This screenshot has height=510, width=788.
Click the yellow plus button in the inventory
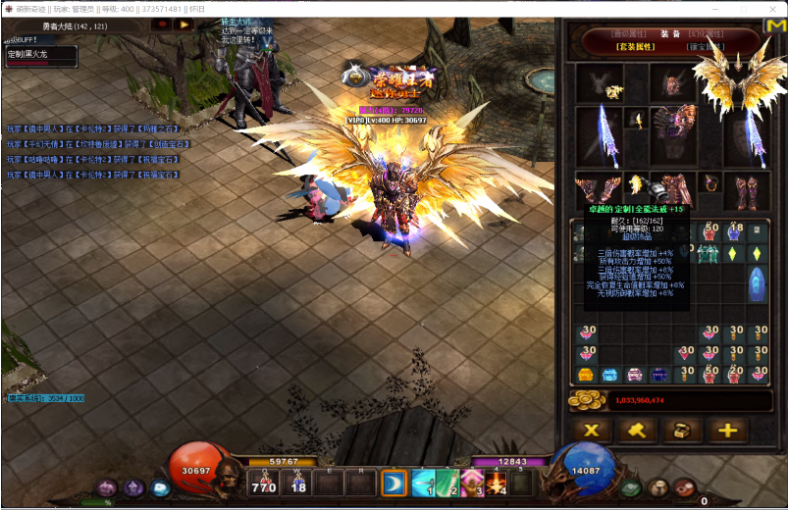727,431
